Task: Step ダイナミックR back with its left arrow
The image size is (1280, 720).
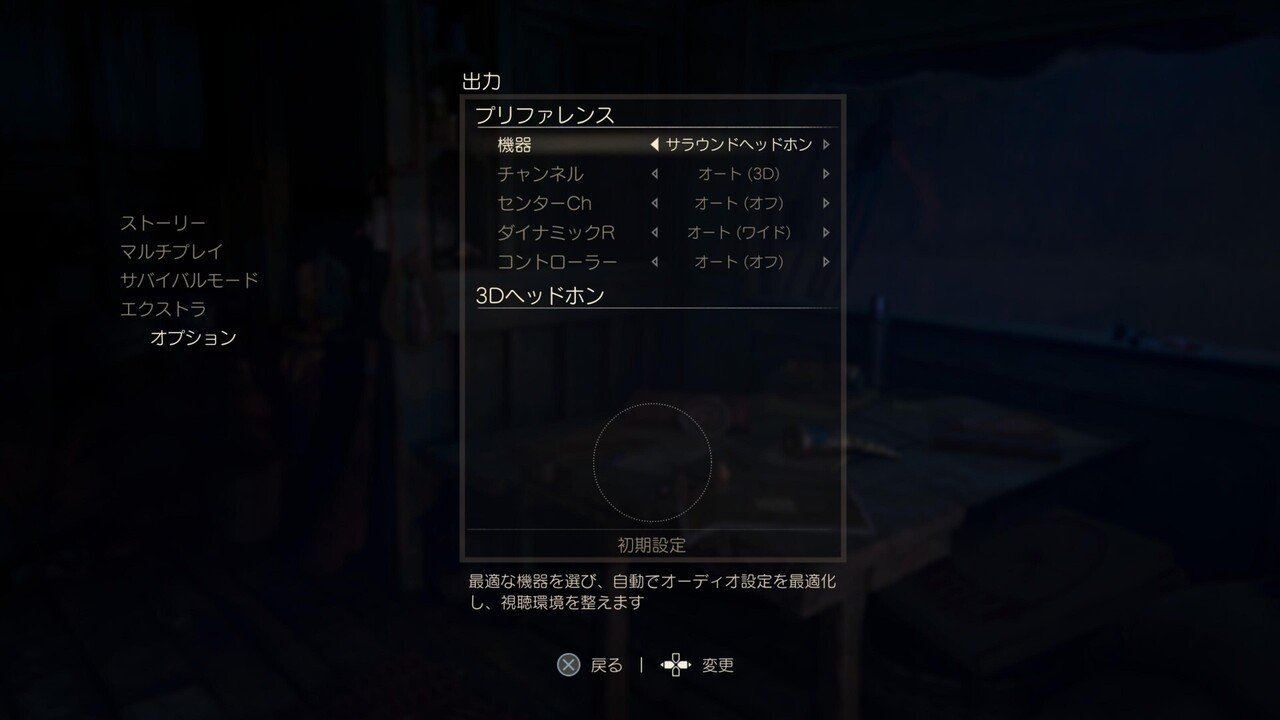Action: pos(657,232)
